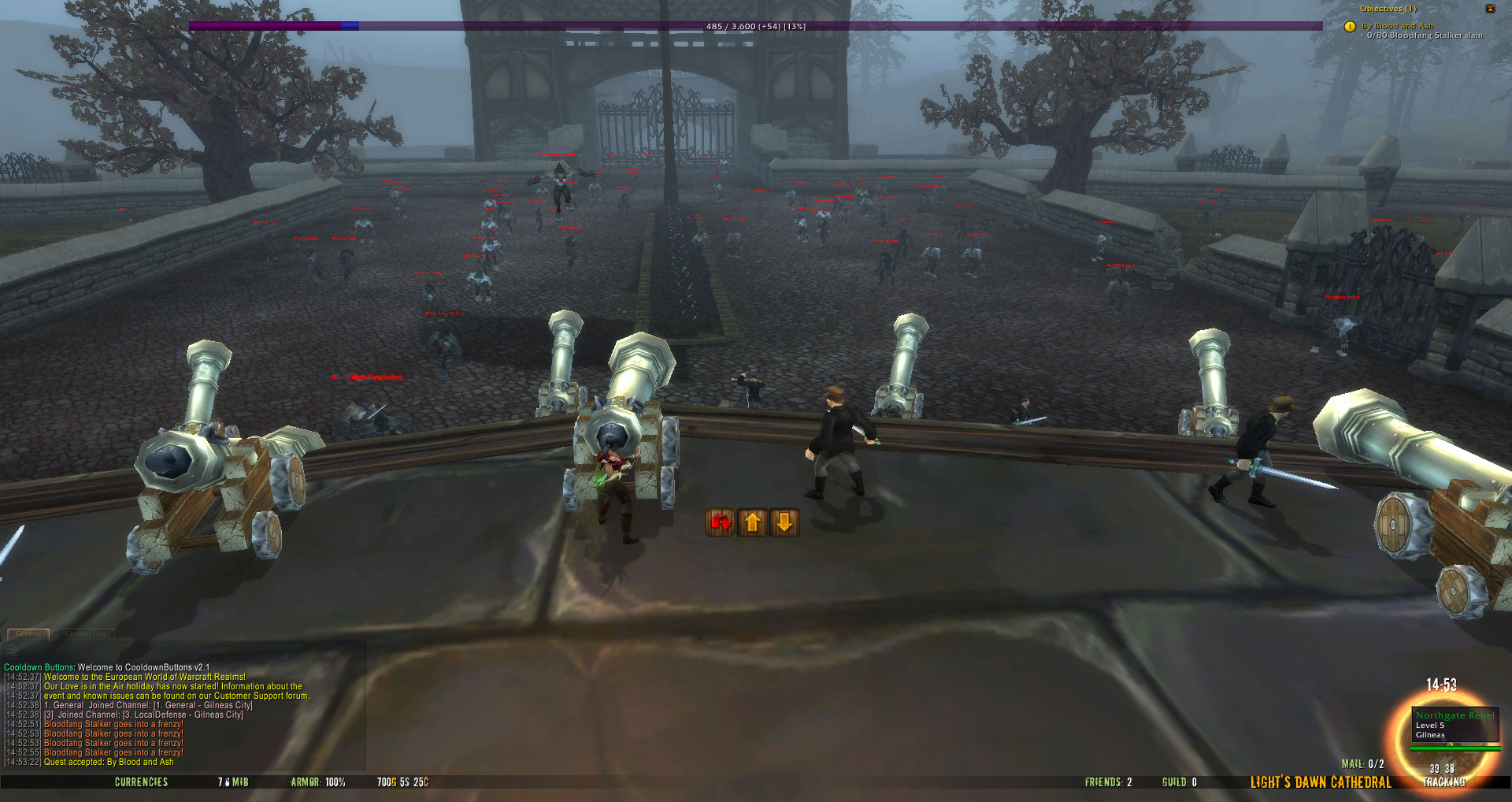This screenshot has width=1512, height=802.
Task: Open the Guild panel from the bottom bar
Action: pyautogui.click(x=1179, y=782)
